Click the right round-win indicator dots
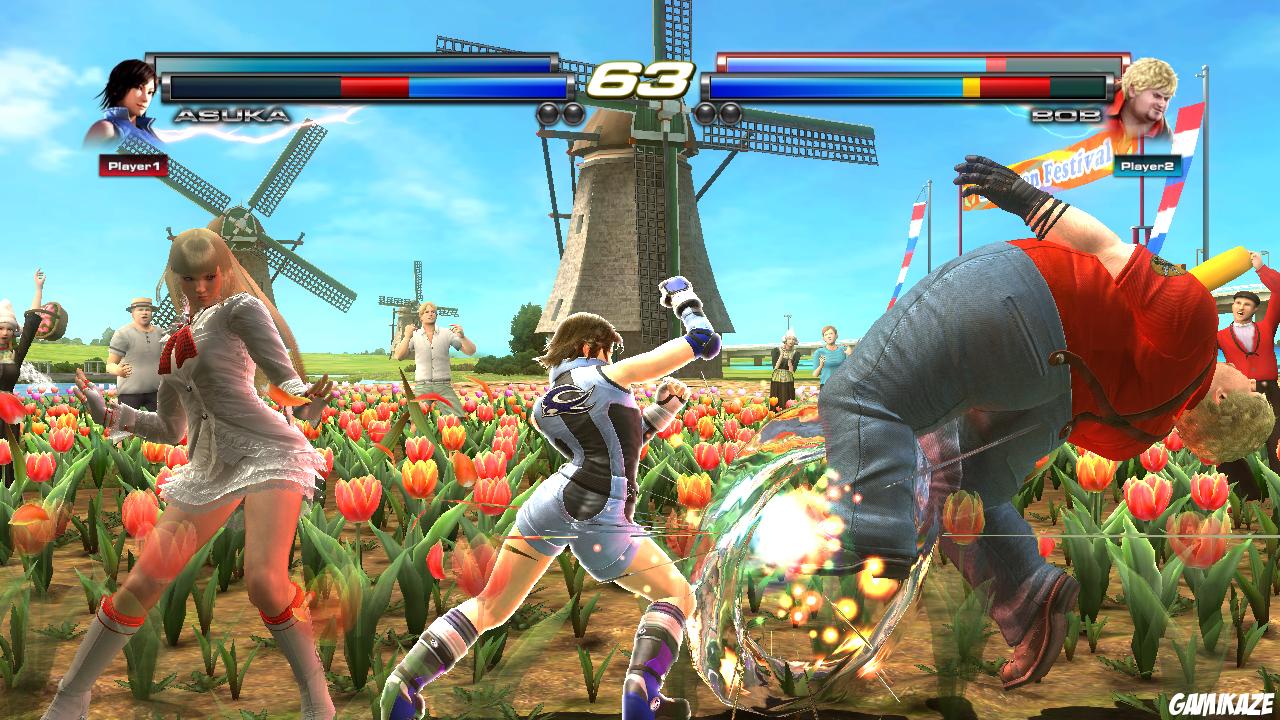This screenshot has width=1280, height=720. (x=716, y=112)
